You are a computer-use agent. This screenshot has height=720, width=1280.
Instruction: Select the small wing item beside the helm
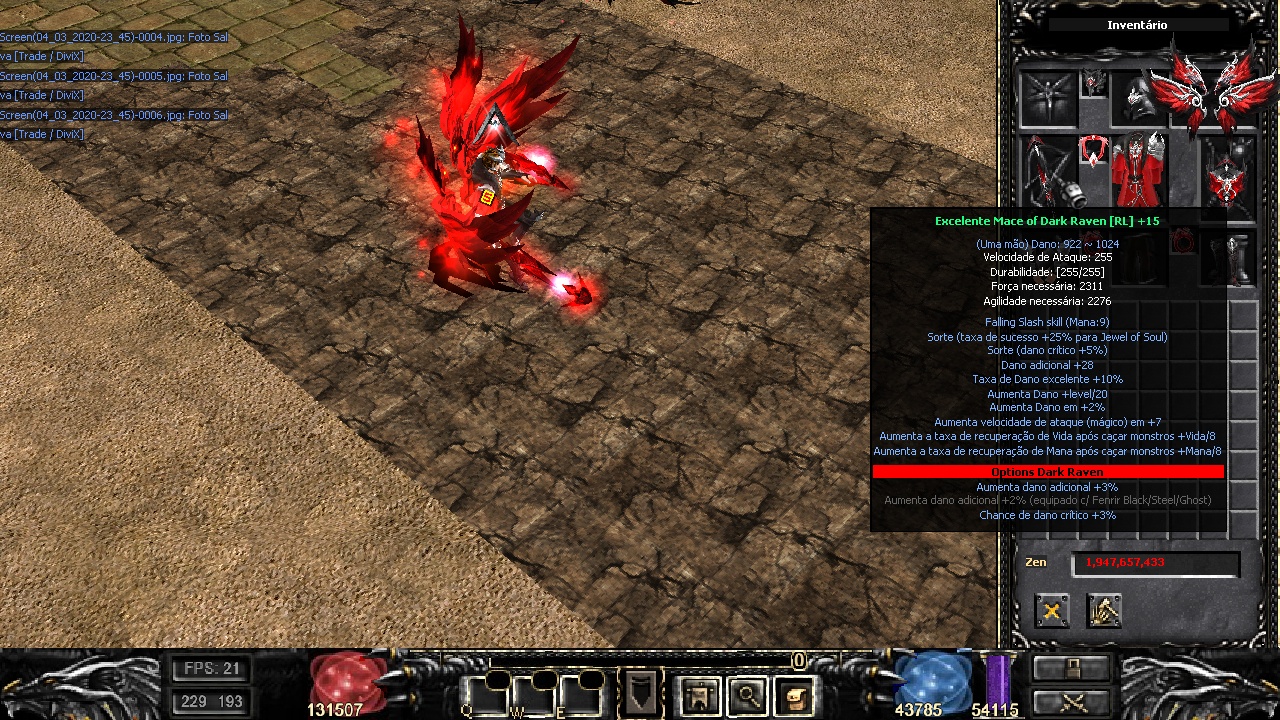[x=1094, y=84]
